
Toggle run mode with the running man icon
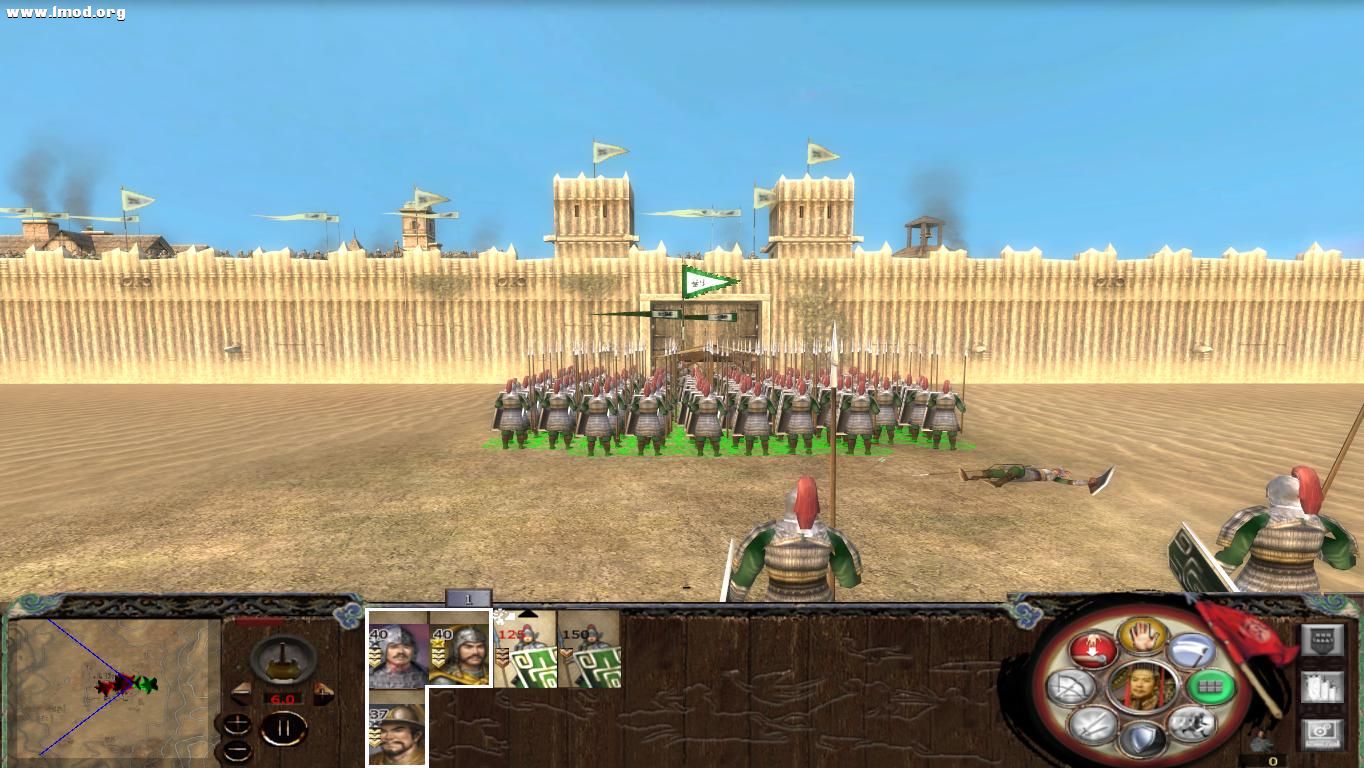(1191, 723)
